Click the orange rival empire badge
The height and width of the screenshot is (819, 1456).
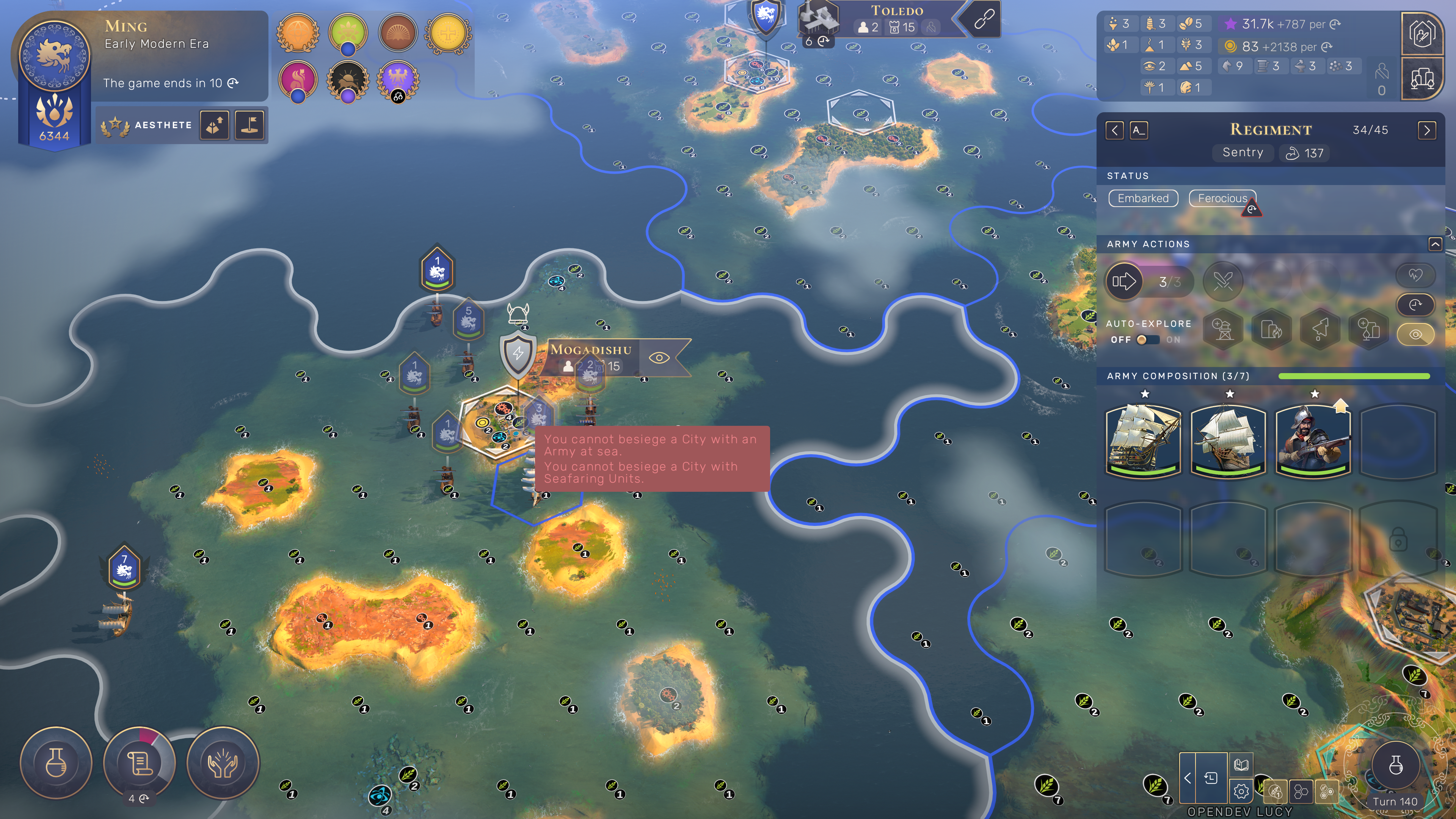(x=298, y=33)
